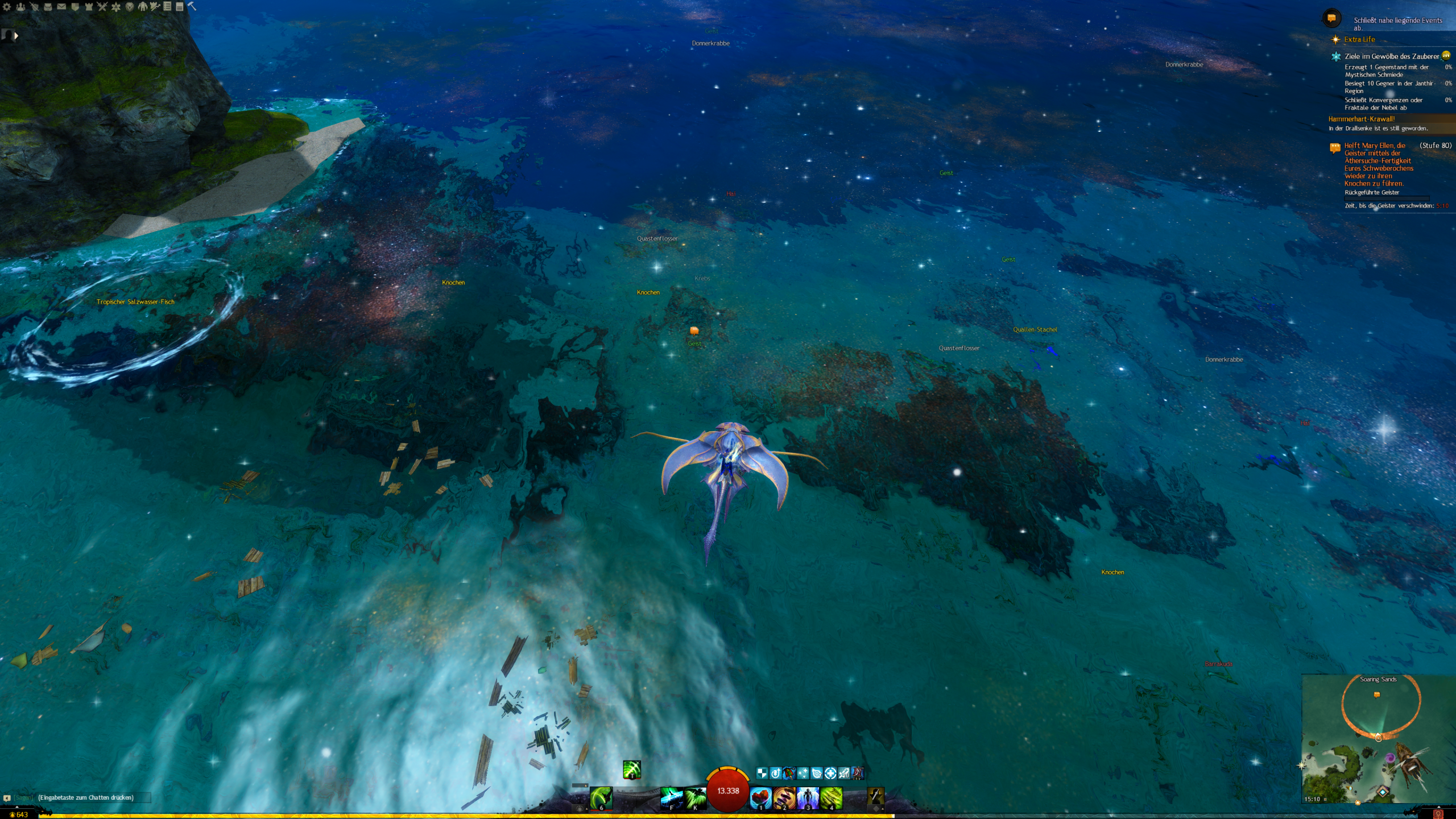Activate skill 2 with the golden swirl icon
Image resolution: width=1456 pixels, height=819 pixels.
(x=784, y=798)
